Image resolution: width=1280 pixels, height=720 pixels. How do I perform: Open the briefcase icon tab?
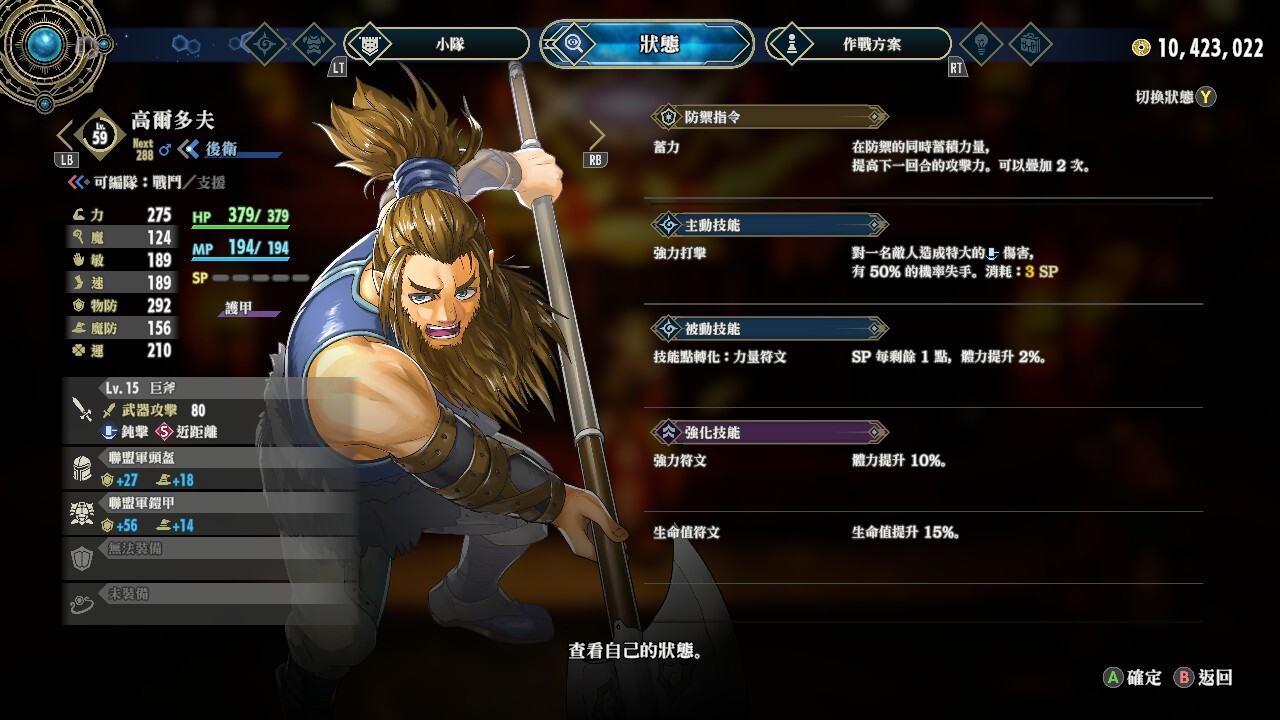1030,44
